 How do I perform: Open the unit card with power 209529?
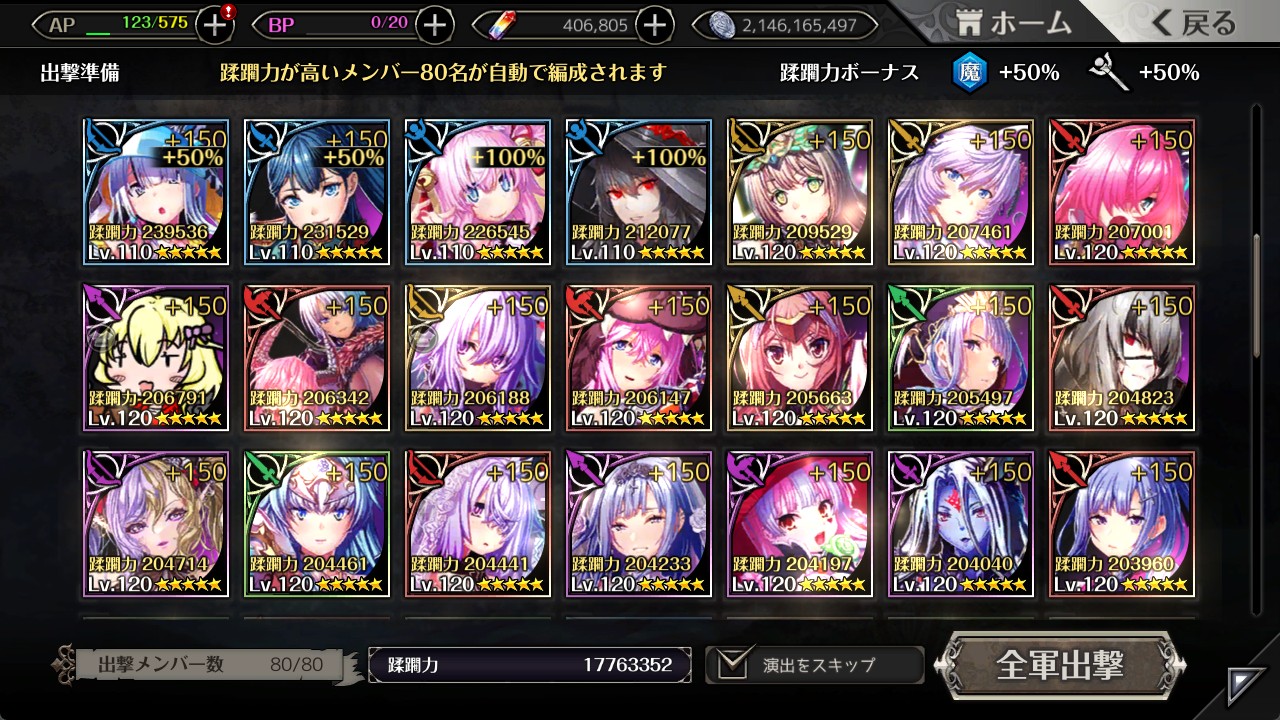[x=799, y=192]
